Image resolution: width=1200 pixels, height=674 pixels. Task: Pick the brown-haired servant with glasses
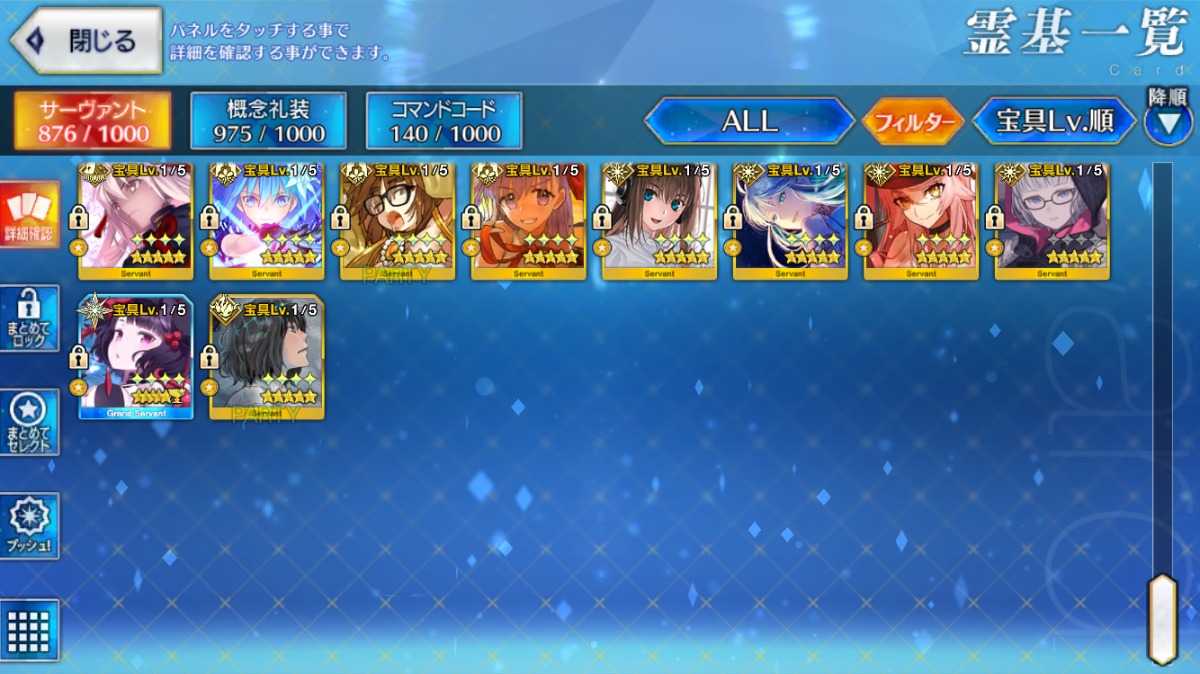398,222
